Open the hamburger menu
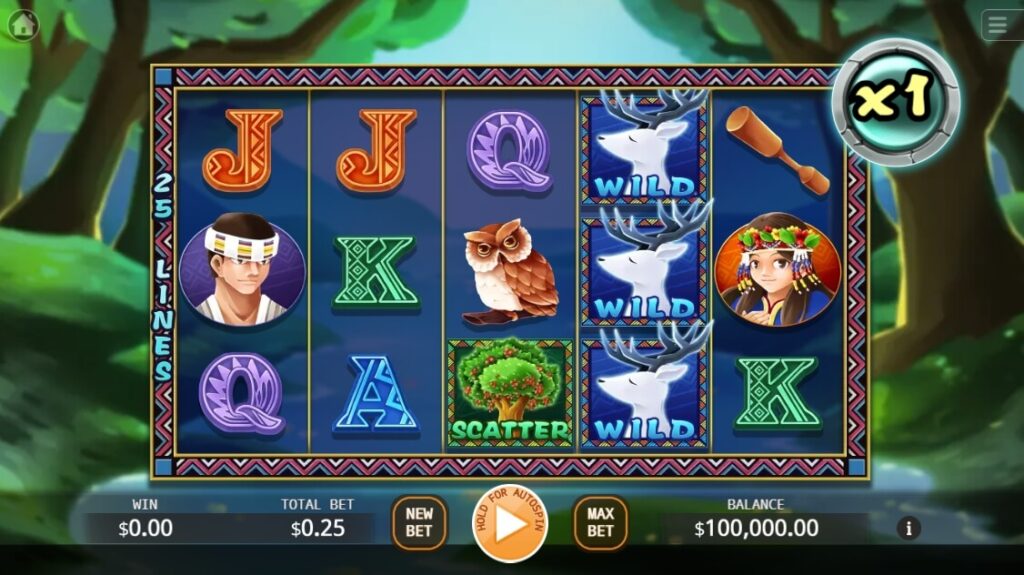This screenshot has height=575, width=1024. coord(1000,24)
